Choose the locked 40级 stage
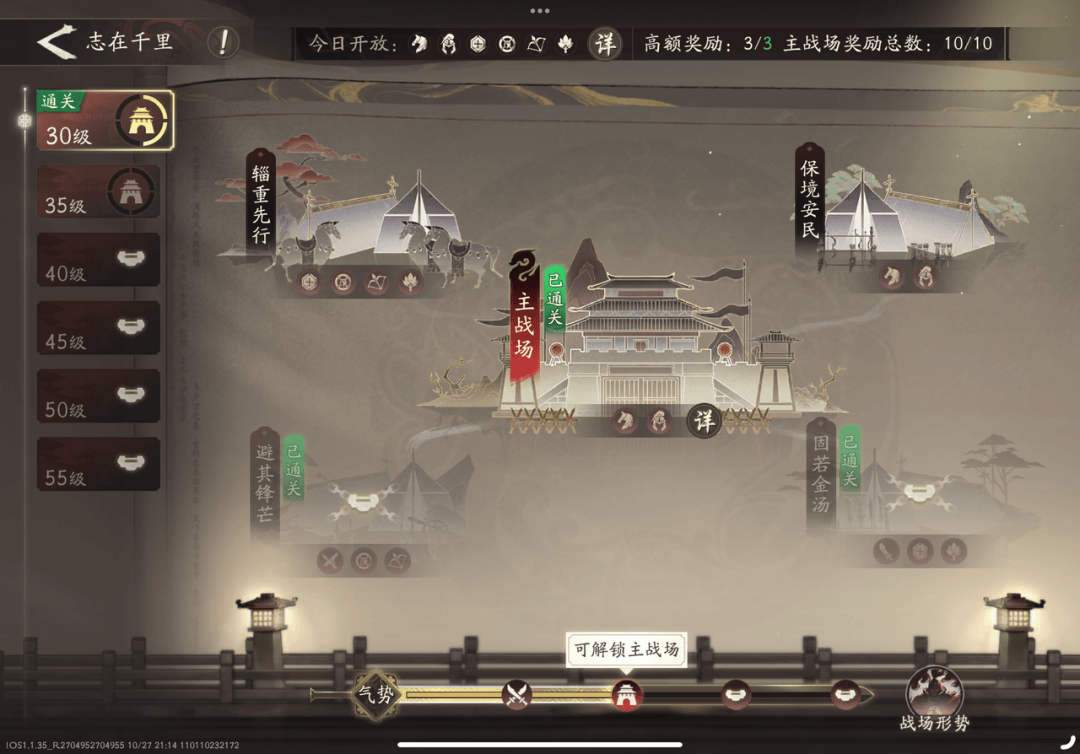Viewport: 1080px width, 754px height. [x=98, y=260]
